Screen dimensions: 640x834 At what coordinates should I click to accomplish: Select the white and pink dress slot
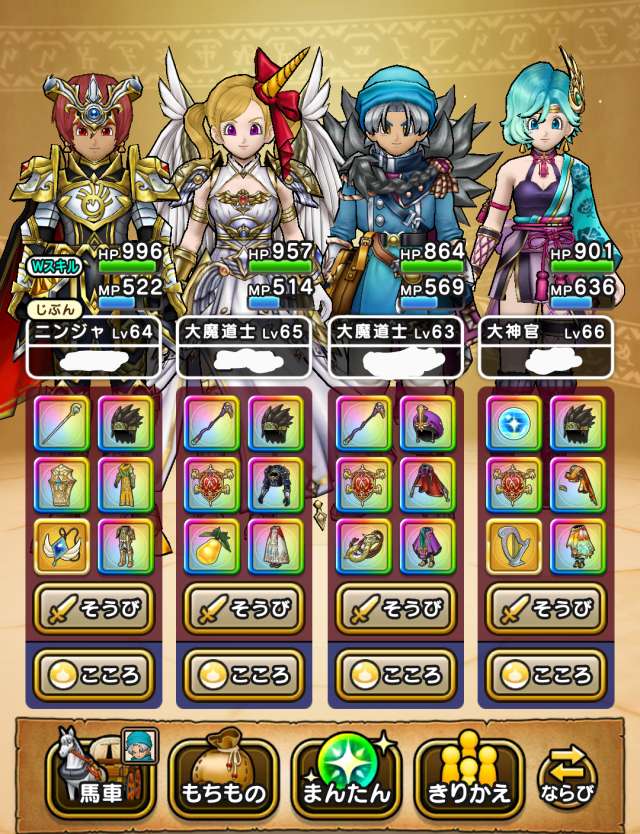tap(276, 546)
